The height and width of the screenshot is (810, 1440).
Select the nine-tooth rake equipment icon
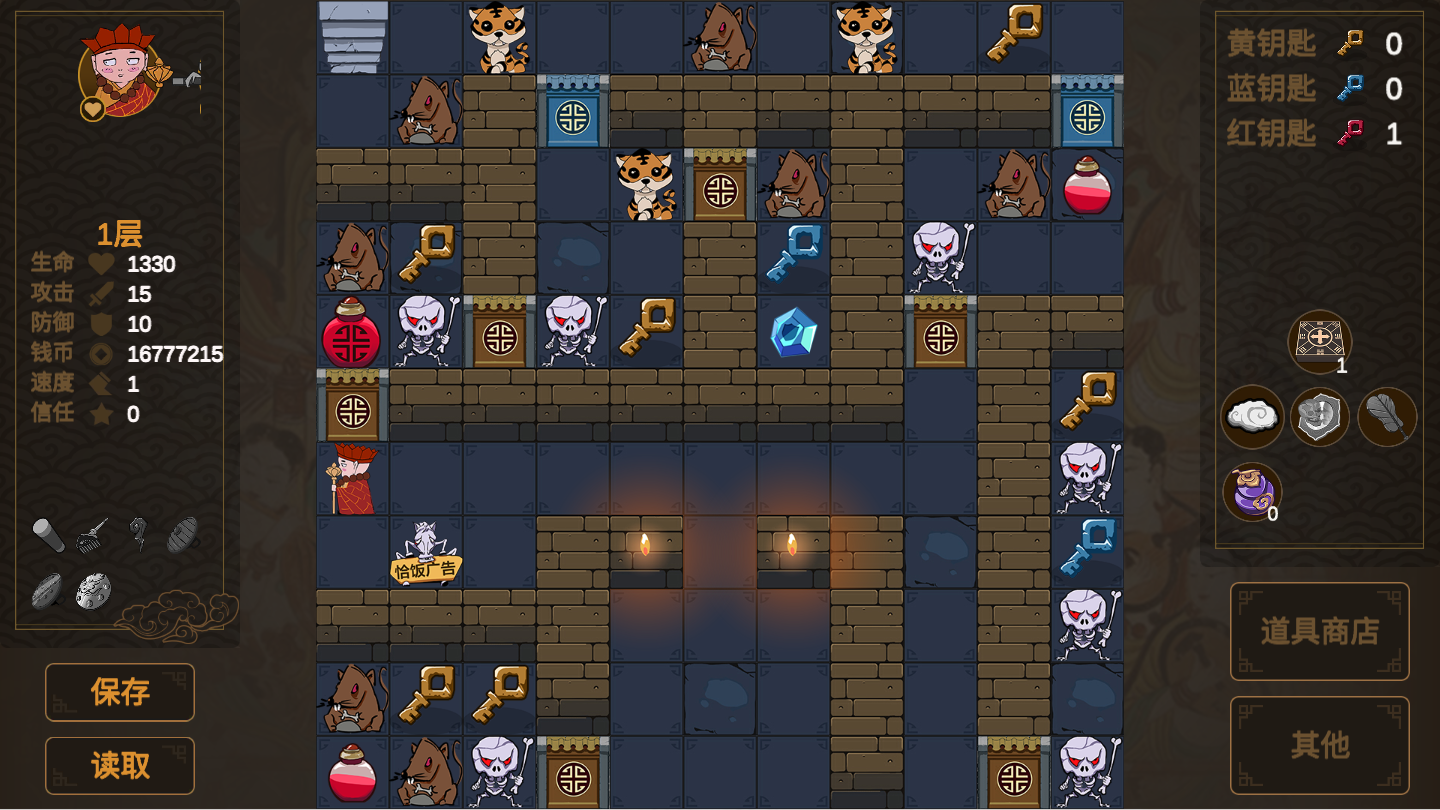click(93, 533)
